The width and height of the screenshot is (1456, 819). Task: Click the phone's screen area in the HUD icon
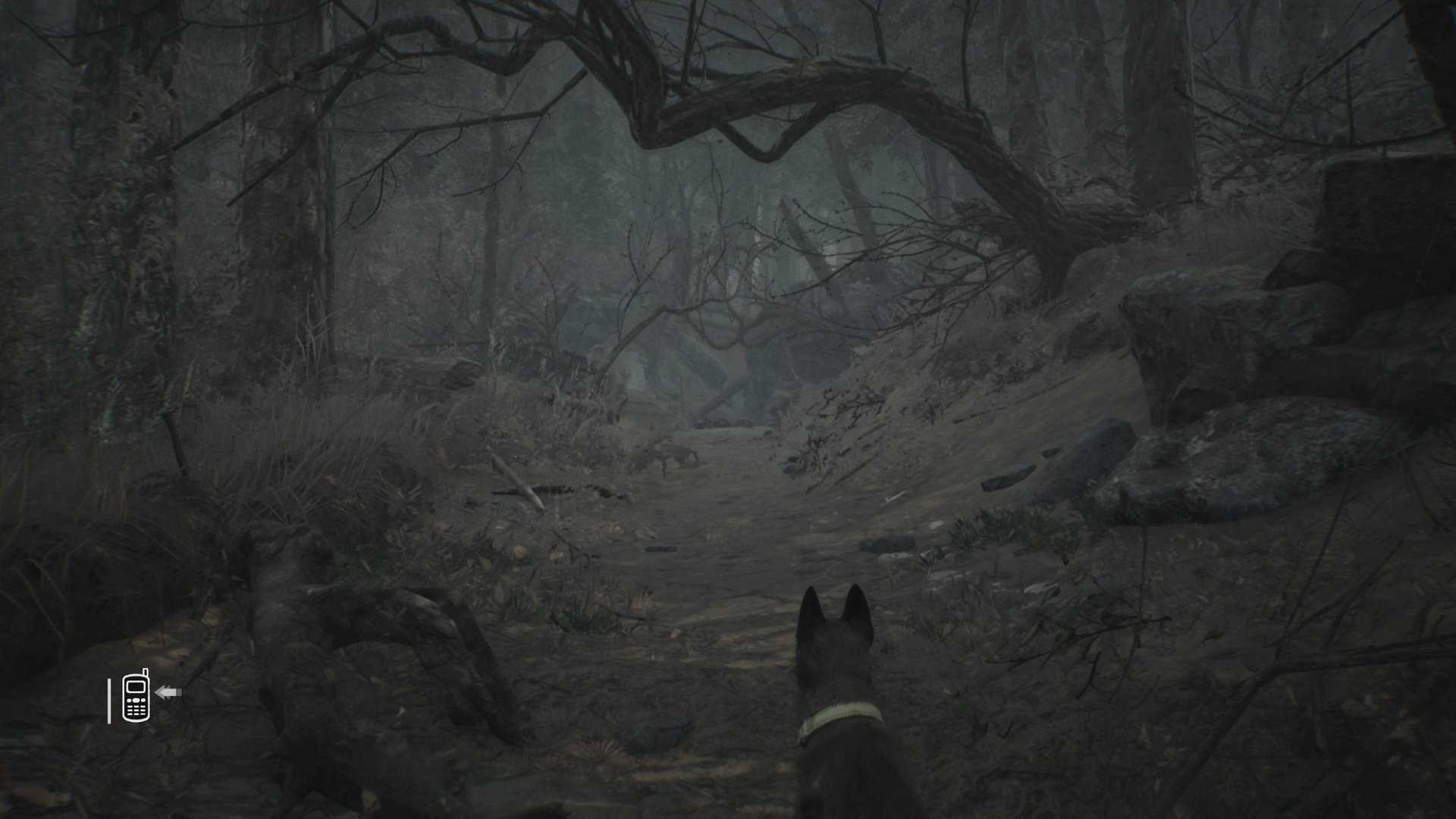(136, 687)
